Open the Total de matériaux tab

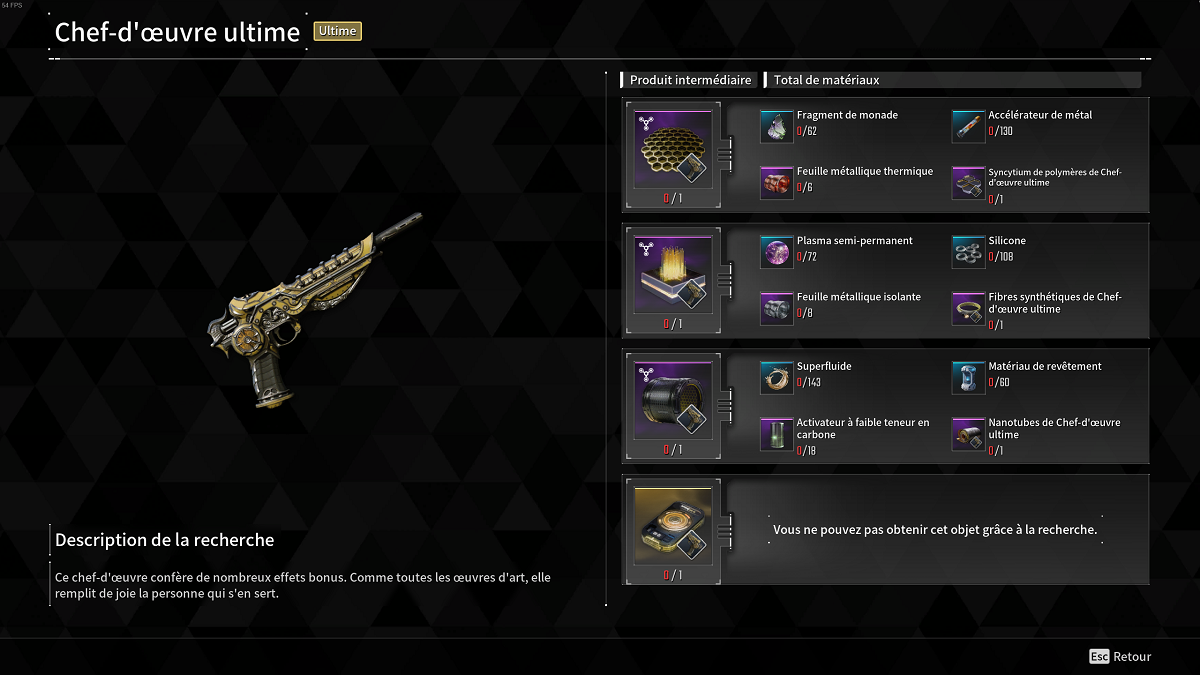click(826, 80)
